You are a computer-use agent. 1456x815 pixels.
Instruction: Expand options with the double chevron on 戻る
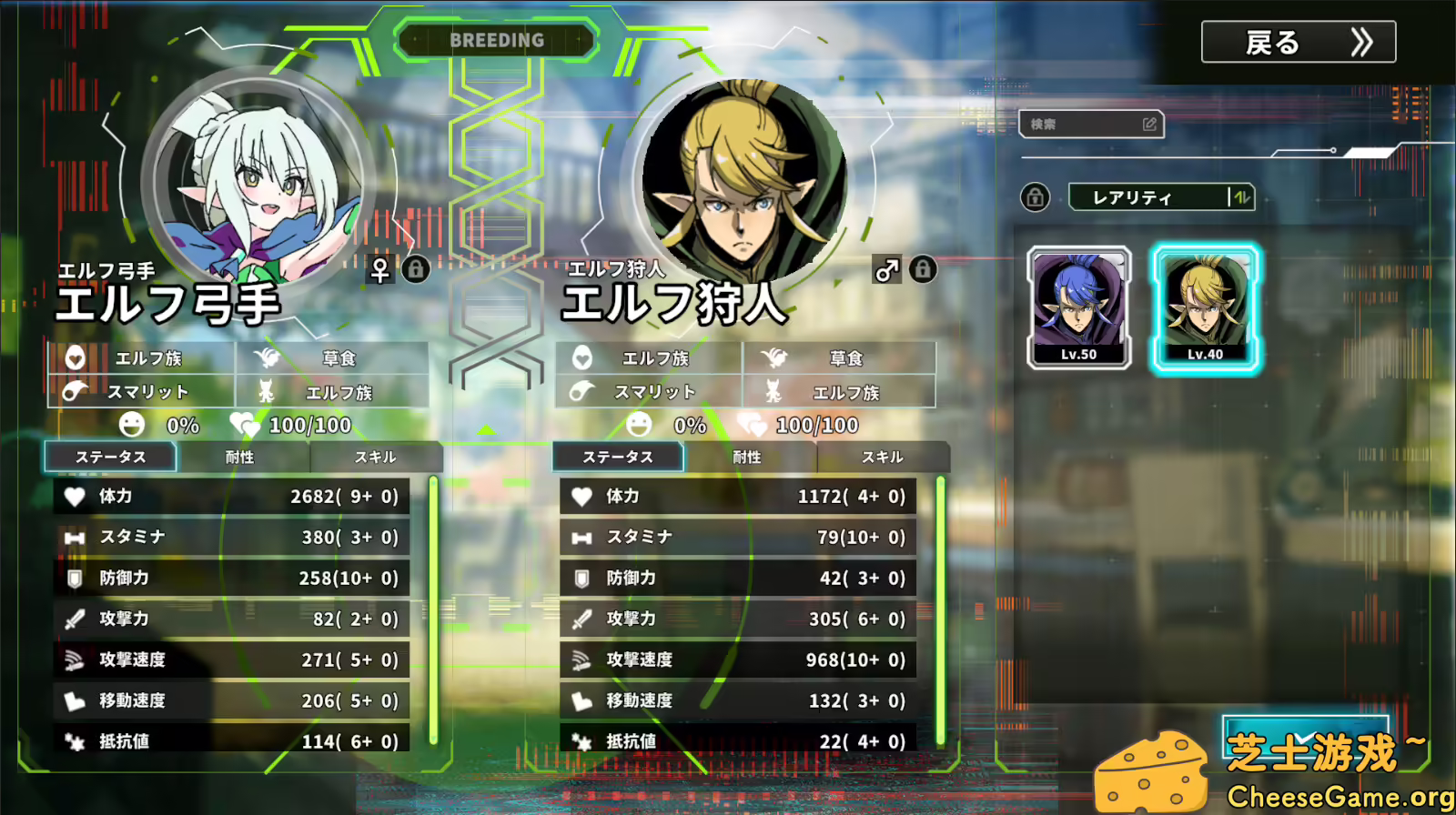coord(1361,42)
